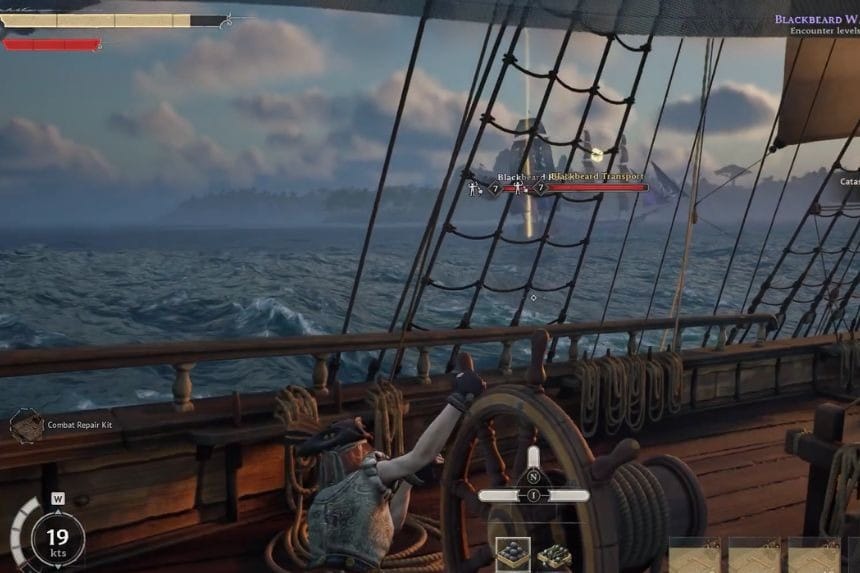Open the Blackbeard encounter tracker
Screen dimensions: 860x573
816,20
